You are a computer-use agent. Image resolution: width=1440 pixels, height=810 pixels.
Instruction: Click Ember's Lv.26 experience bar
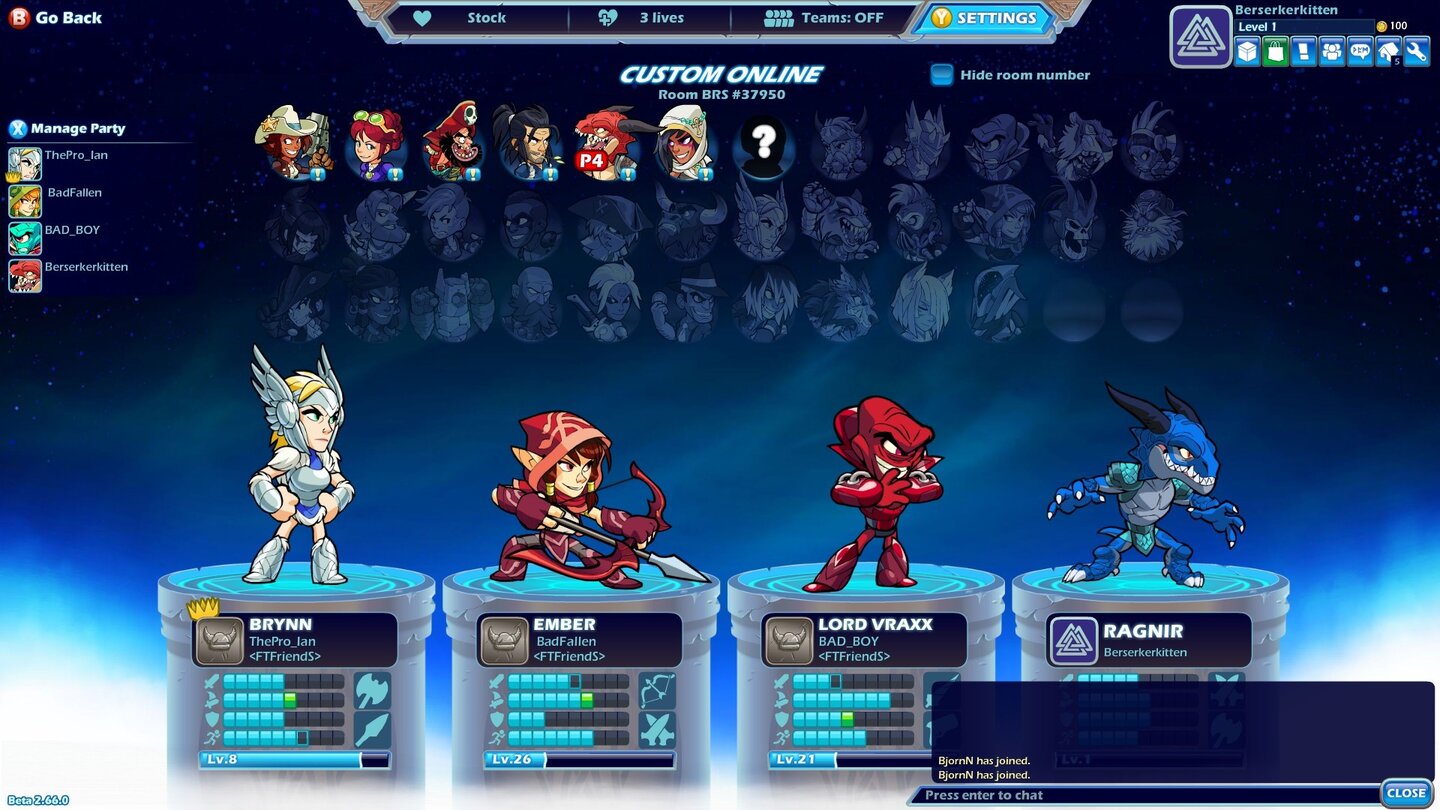click(x=580, y=759)
